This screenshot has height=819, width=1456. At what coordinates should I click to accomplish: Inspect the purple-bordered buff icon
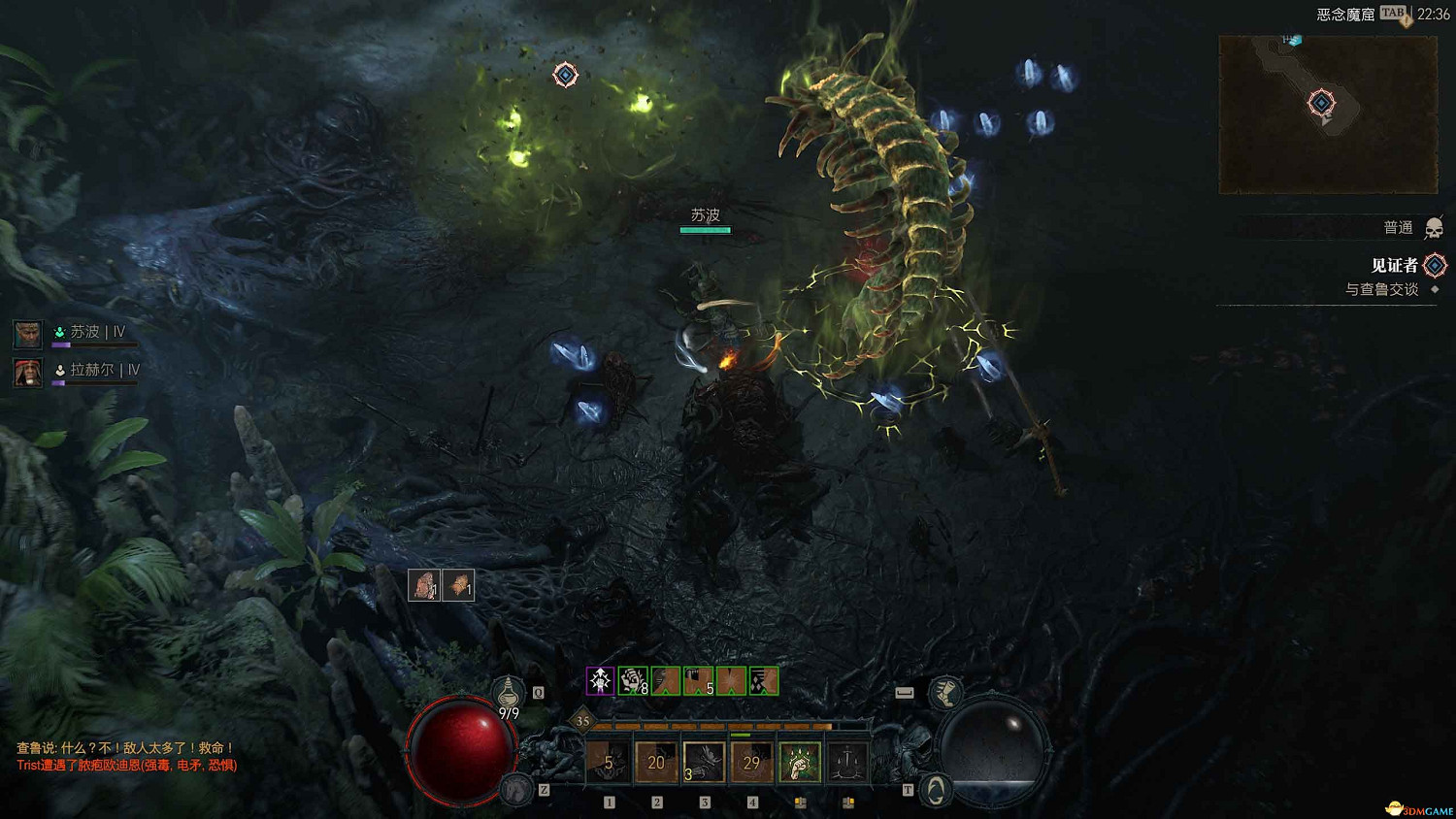601,681
